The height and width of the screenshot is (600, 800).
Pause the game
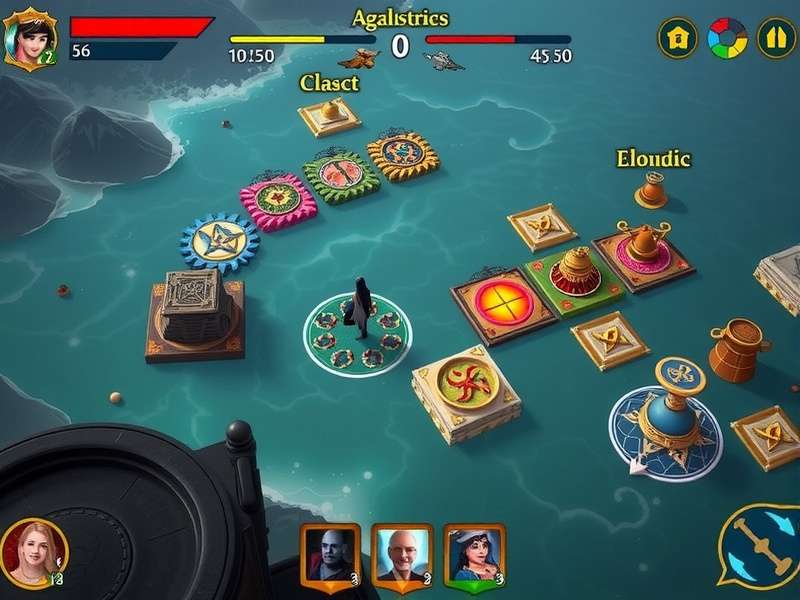[x=775, y=39]
